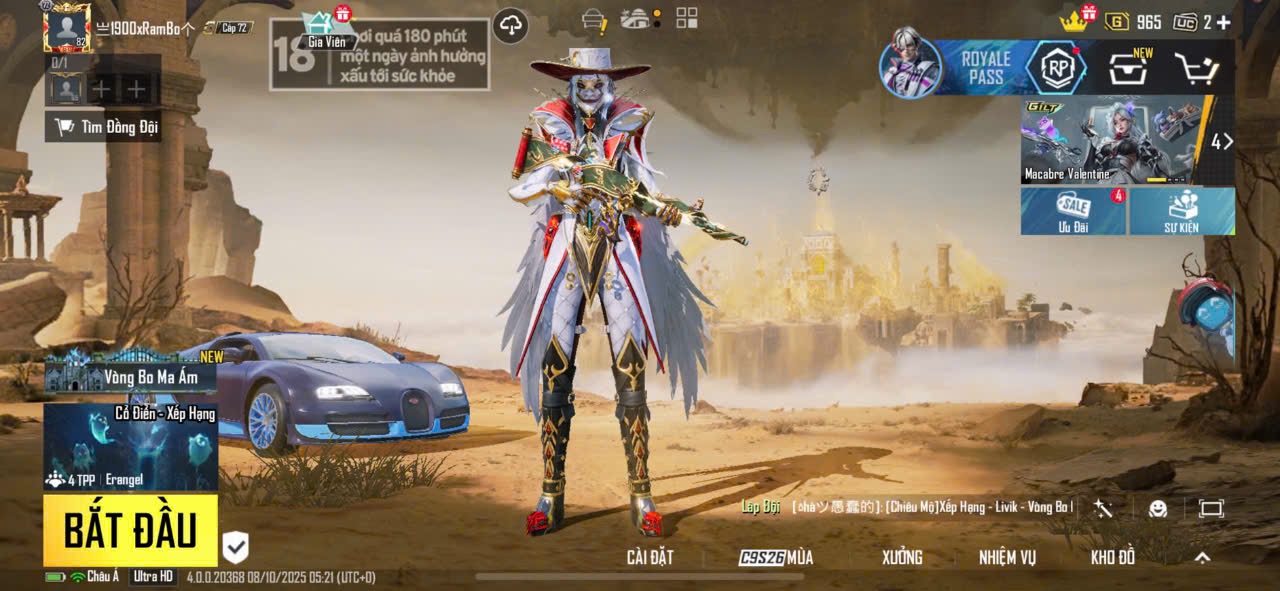Viewport: 1280px width, 591px height.
Task: Open the Mùa season menu
Action: coord(776,558)
